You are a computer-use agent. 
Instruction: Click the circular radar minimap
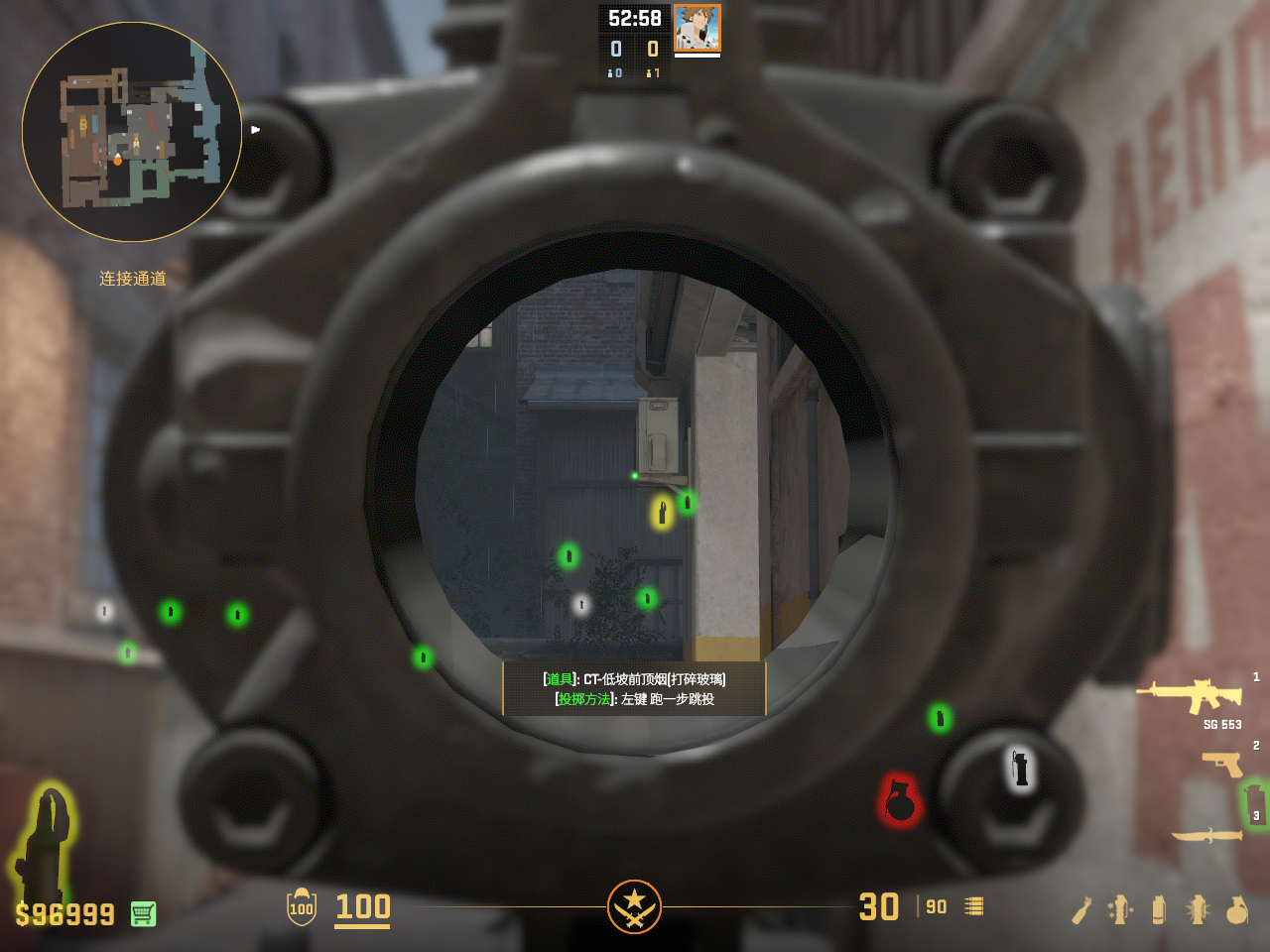coord(132,132)
